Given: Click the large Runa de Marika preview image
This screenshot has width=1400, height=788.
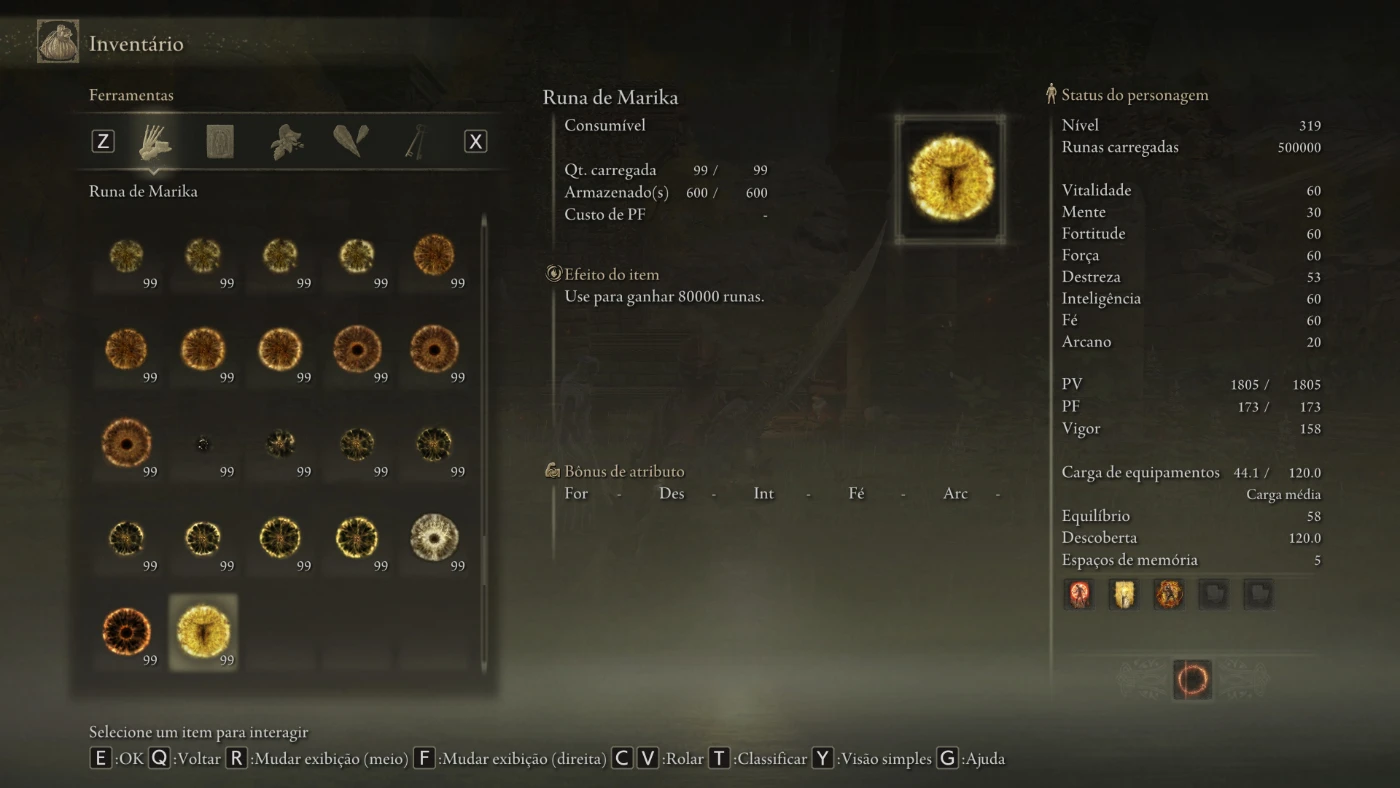Looking at the screenshot, I should pos(951,179).
